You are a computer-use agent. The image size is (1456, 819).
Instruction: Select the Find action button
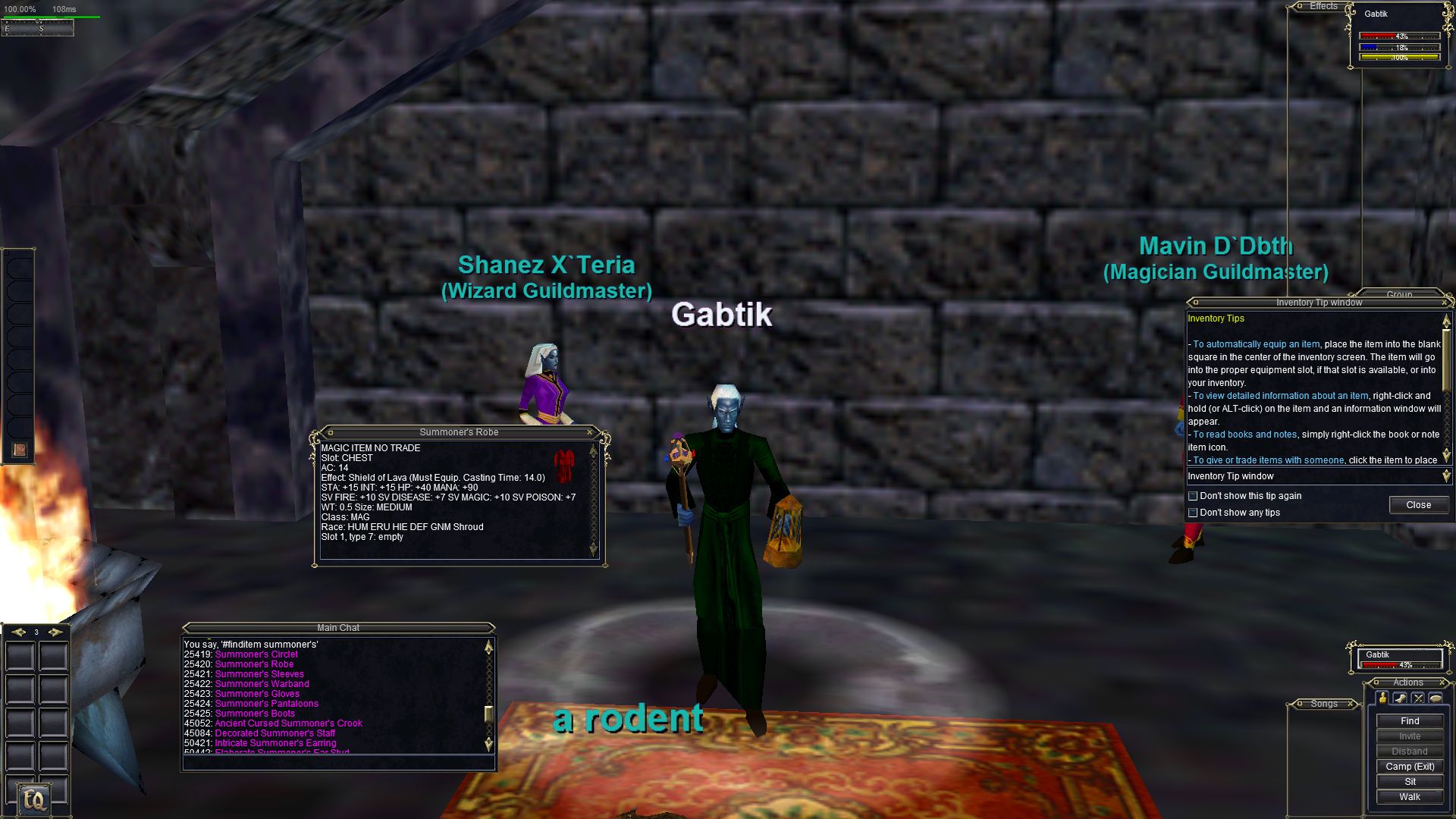(1409, 721)
